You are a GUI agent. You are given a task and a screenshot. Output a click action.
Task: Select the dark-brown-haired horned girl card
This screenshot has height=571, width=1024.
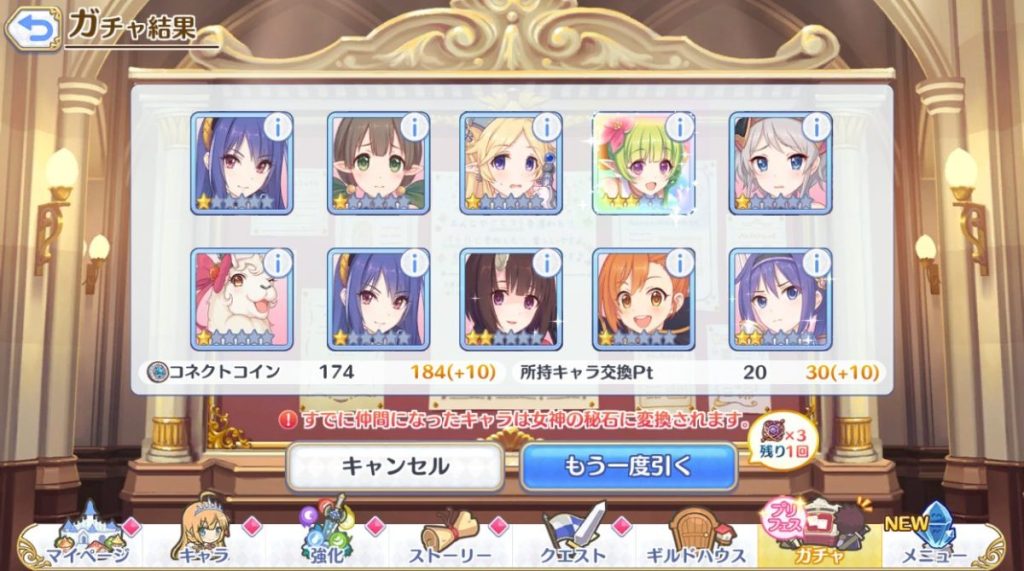click(511, 298)
